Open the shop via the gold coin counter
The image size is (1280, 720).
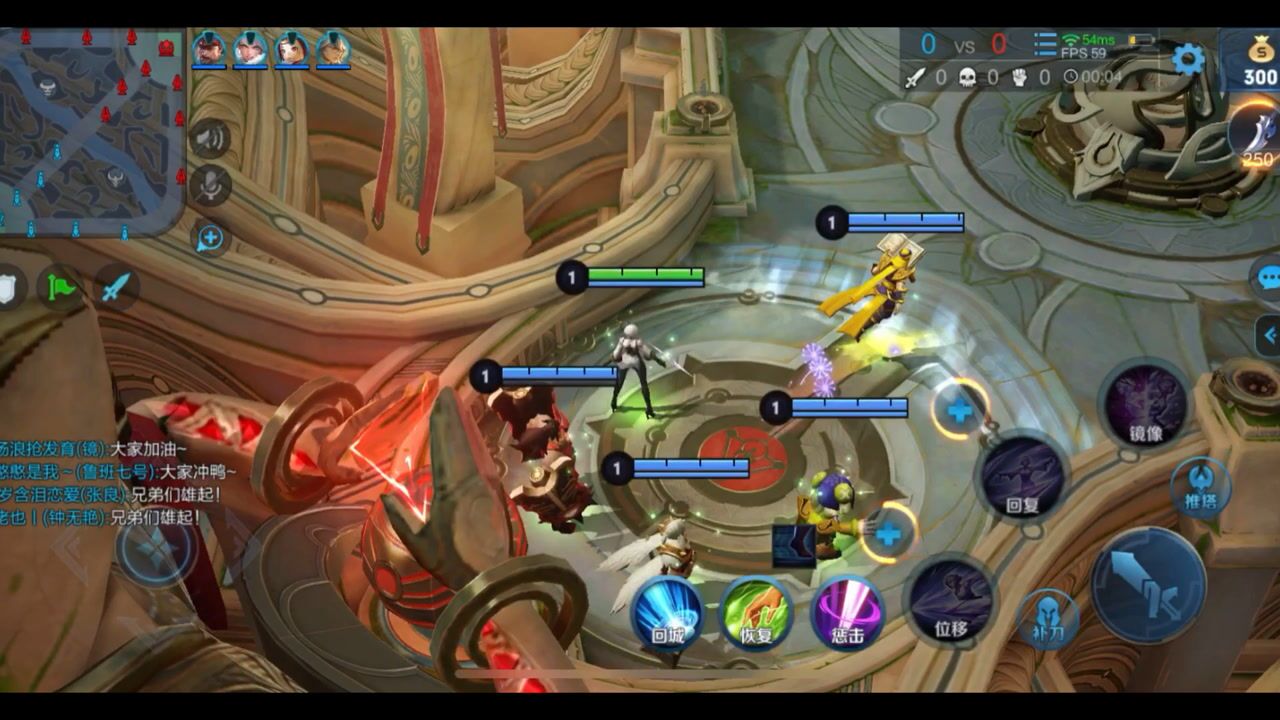[x=1259, y=63]
